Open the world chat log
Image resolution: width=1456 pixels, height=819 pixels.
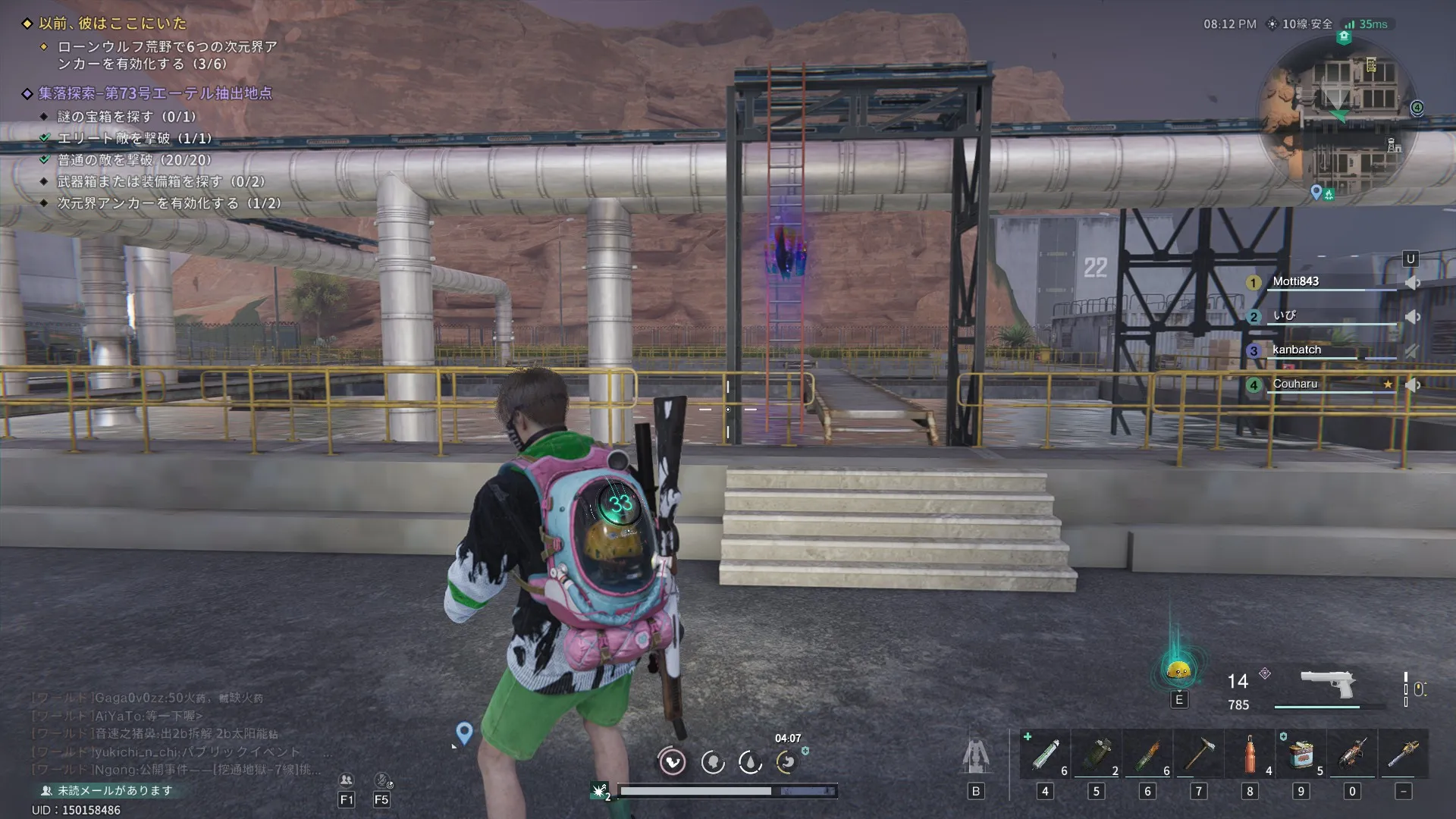click(174, 733)
